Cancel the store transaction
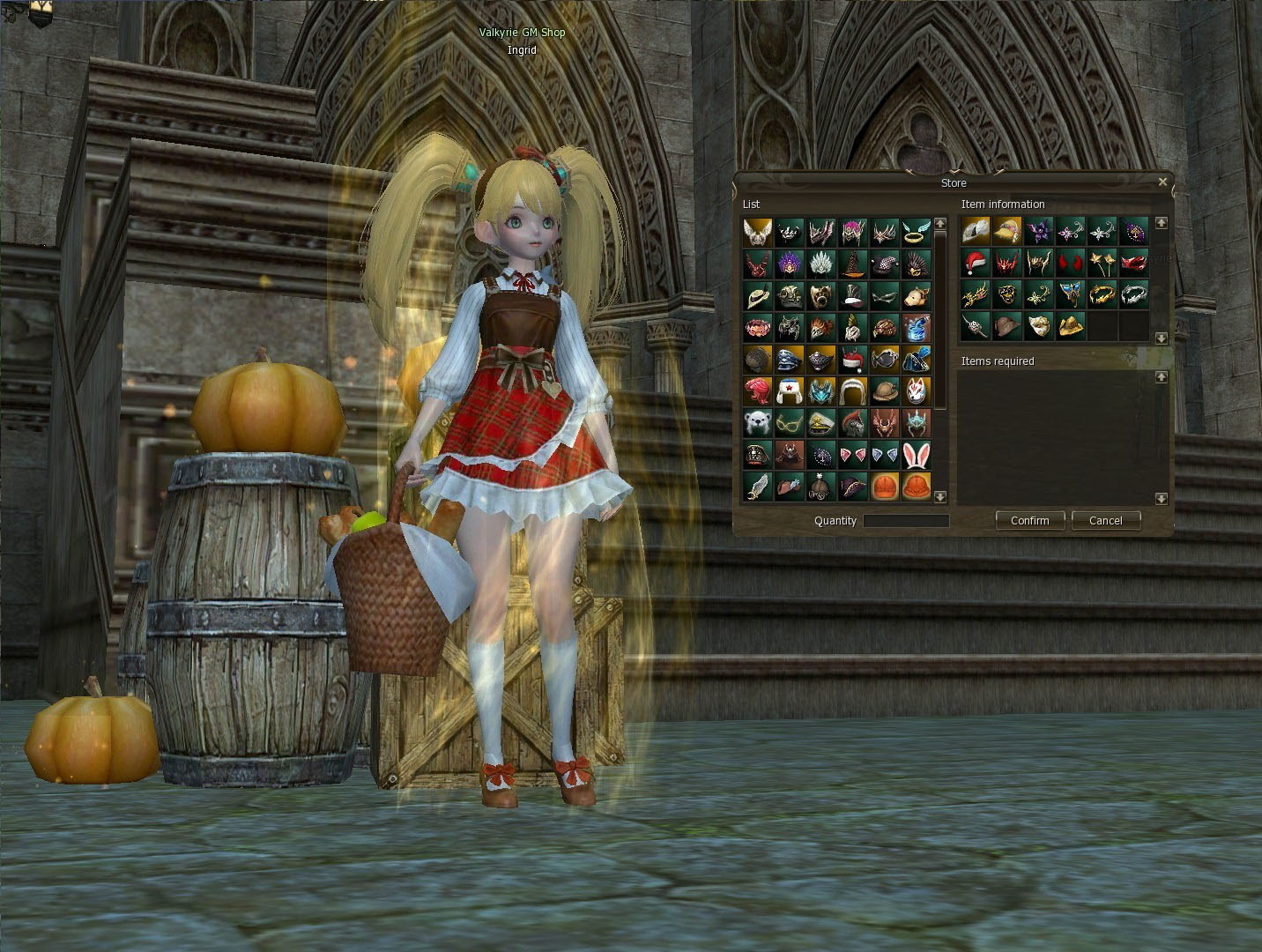This screenshot has width=1262, height=952. (x=1105, y=520)
